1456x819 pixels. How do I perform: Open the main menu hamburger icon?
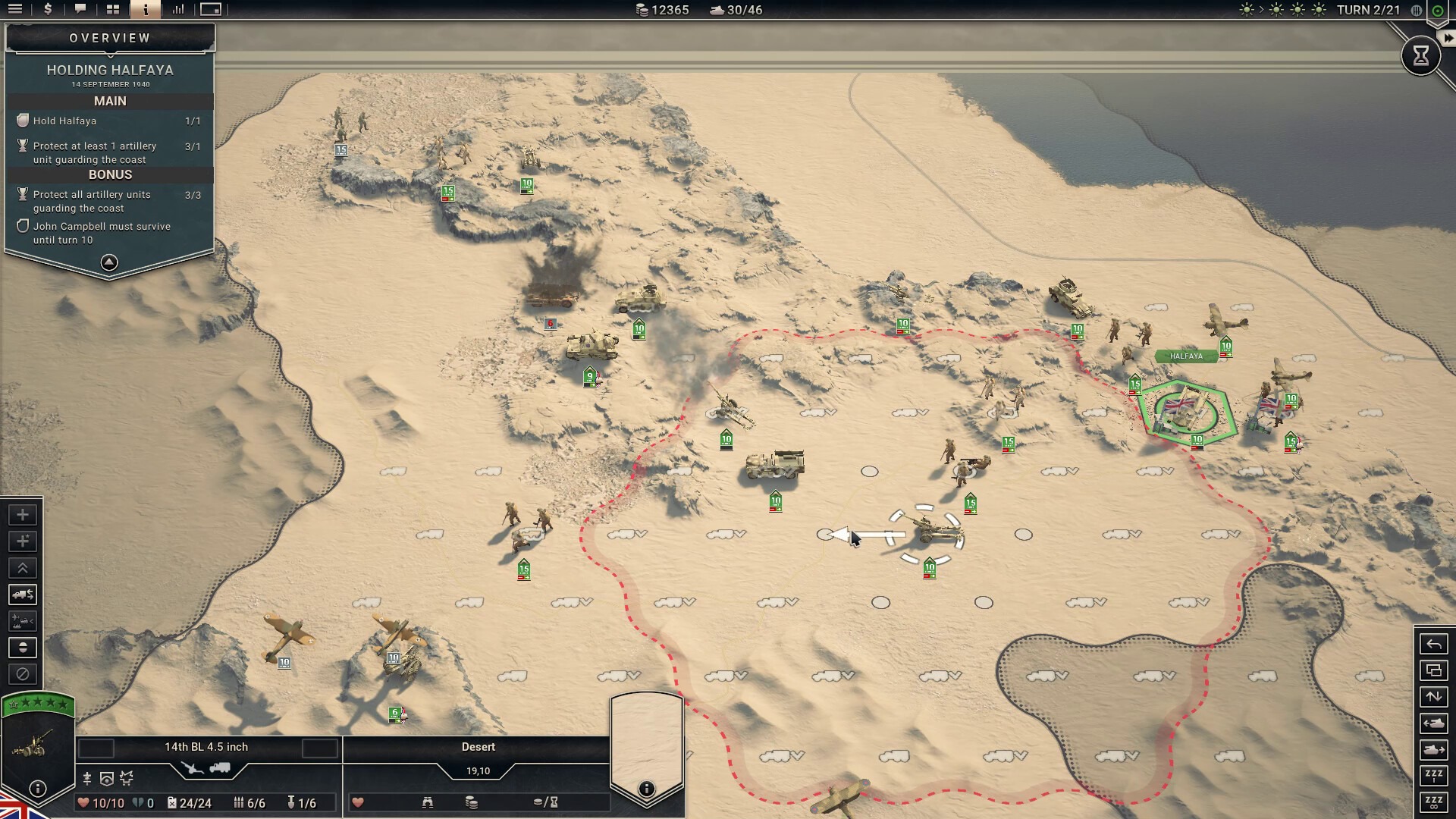point(15,9)
